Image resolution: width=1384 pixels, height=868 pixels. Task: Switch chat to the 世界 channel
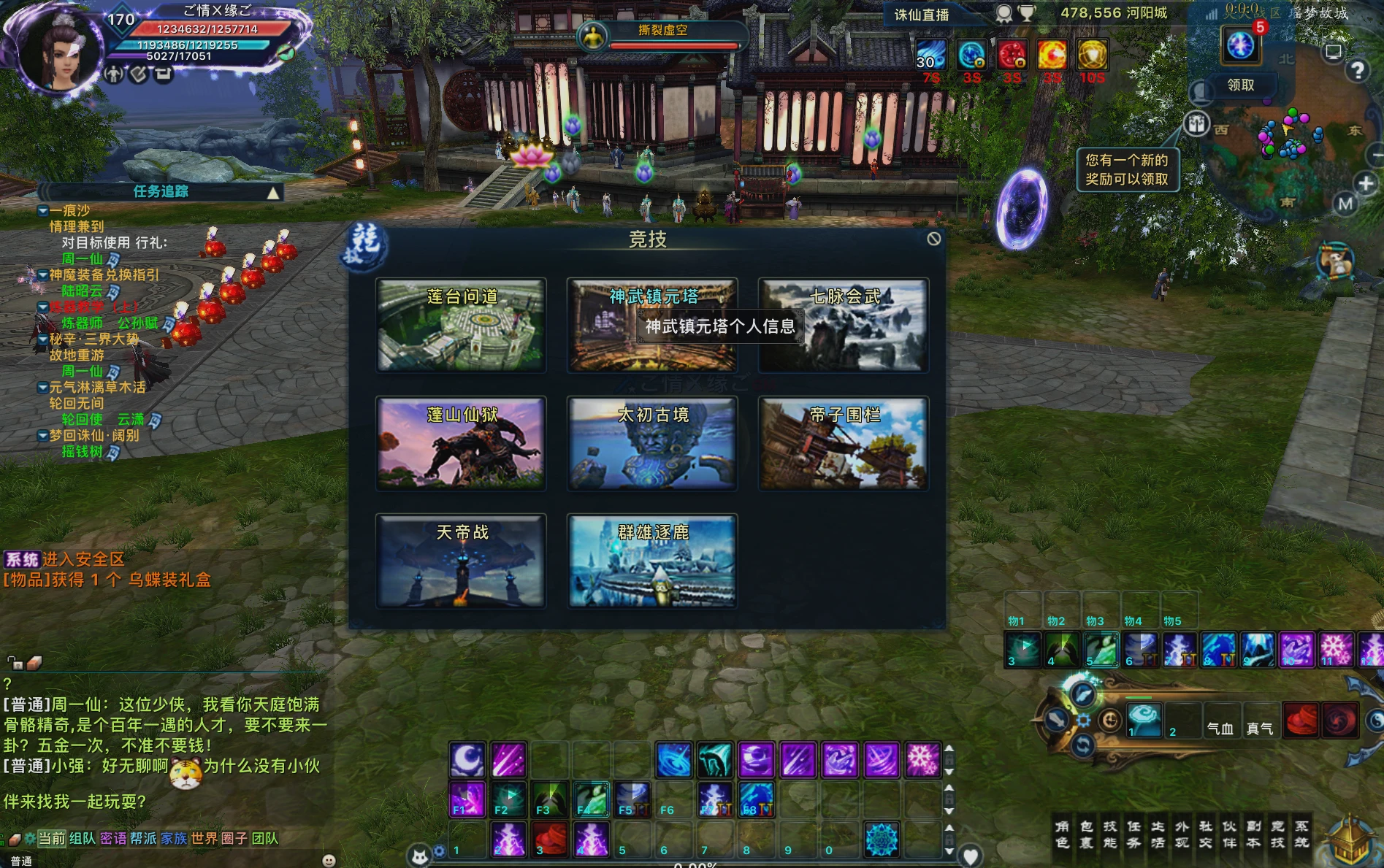pyautogui.click(x=204, y=838)
